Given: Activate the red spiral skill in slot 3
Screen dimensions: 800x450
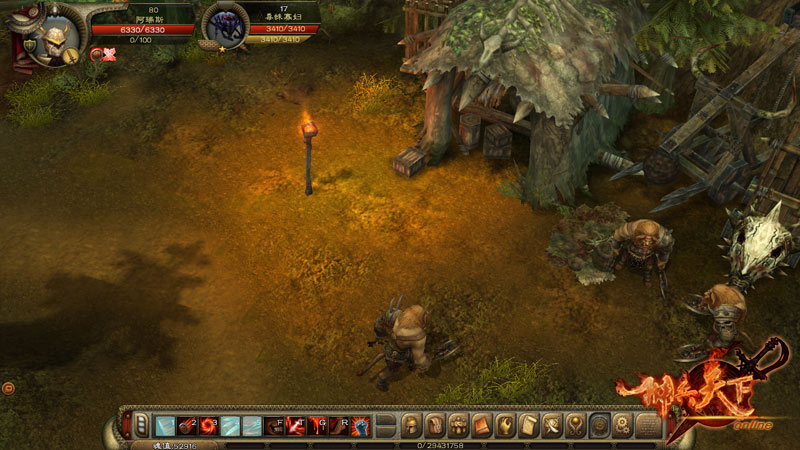Looking at the screenshot, I should click(207, 426).
